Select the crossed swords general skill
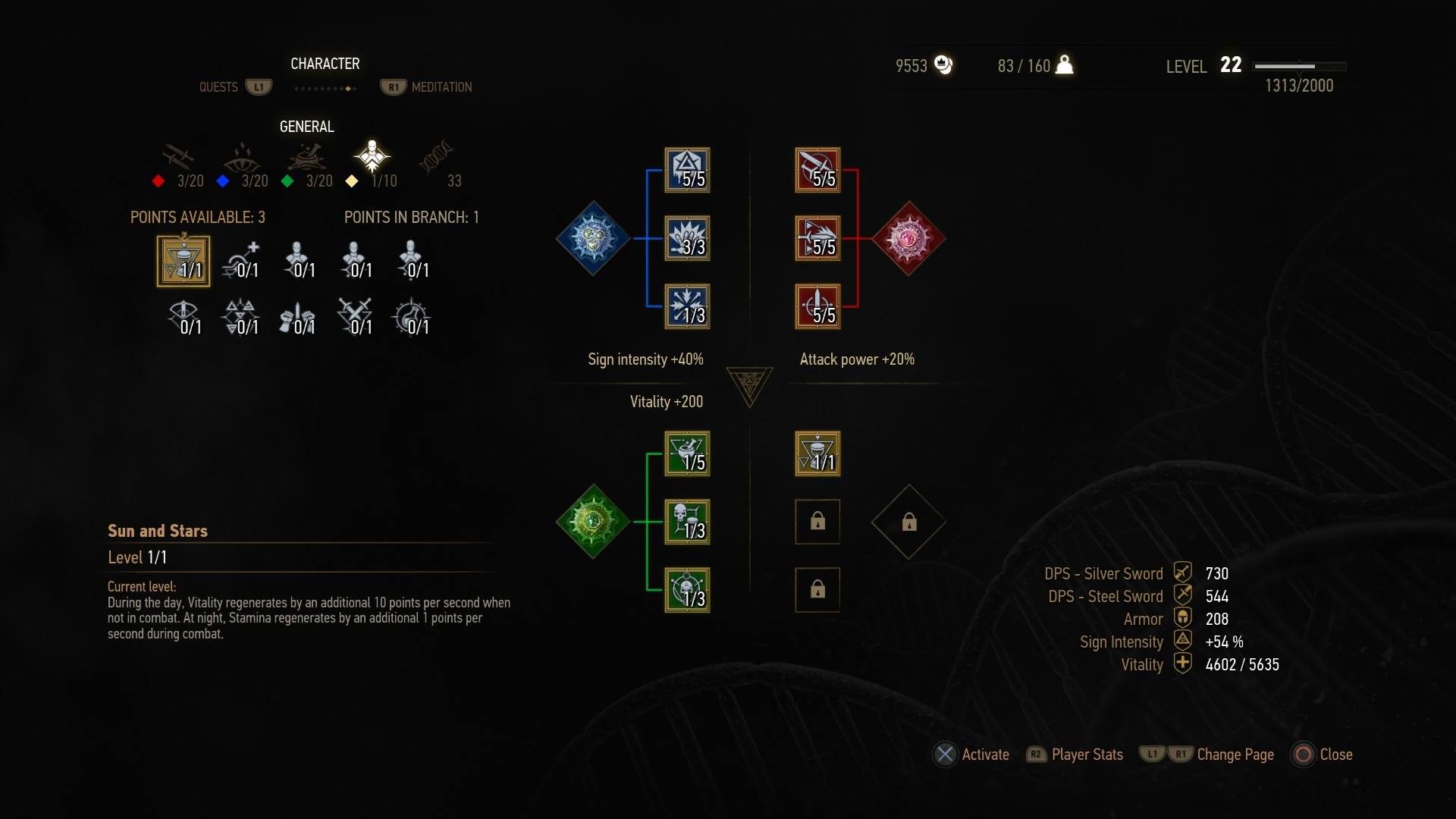 click(x=354, y=318)
